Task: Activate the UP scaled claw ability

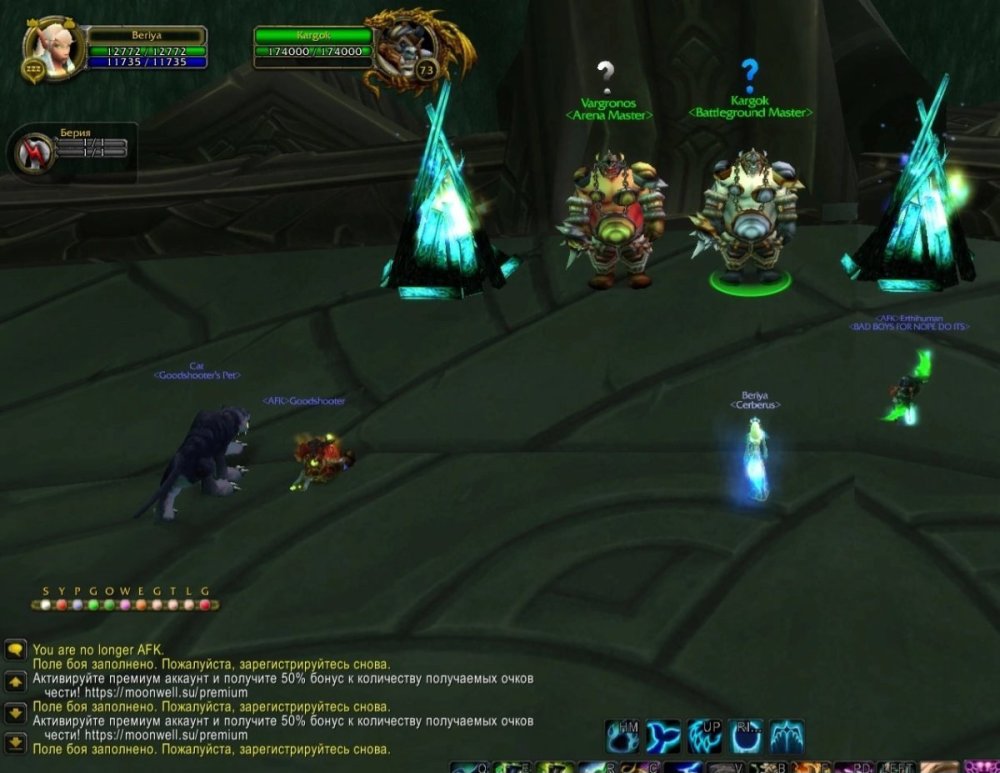Action: 705,736
